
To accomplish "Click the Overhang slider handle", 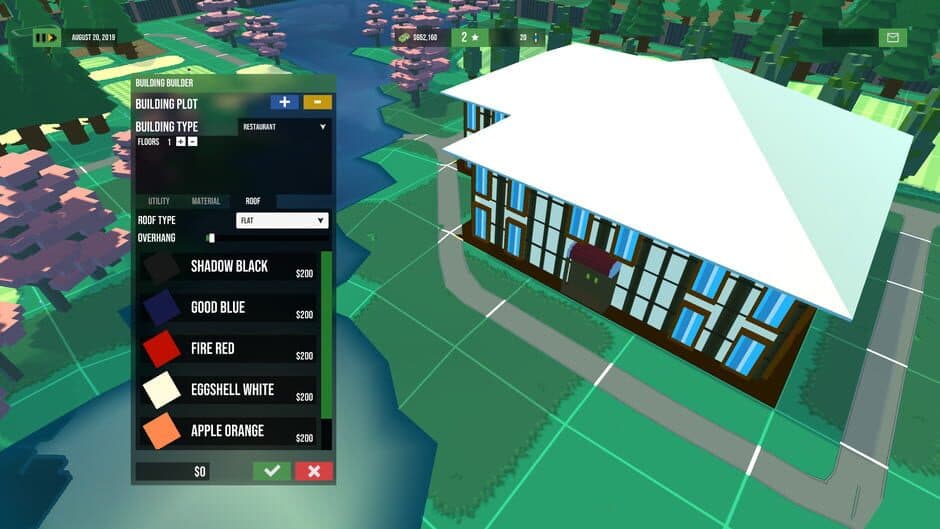I will click(x=211, y=238).
